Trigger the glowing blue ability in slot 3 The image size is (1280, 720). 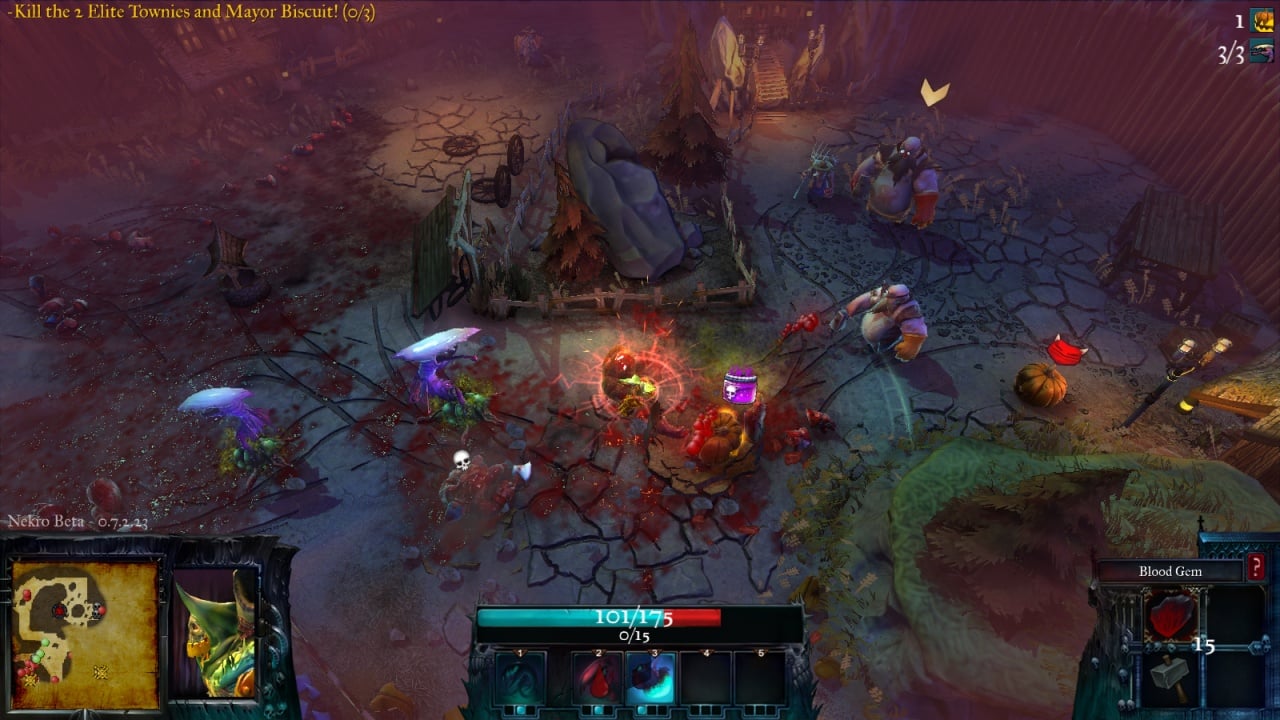coord(651,678)
